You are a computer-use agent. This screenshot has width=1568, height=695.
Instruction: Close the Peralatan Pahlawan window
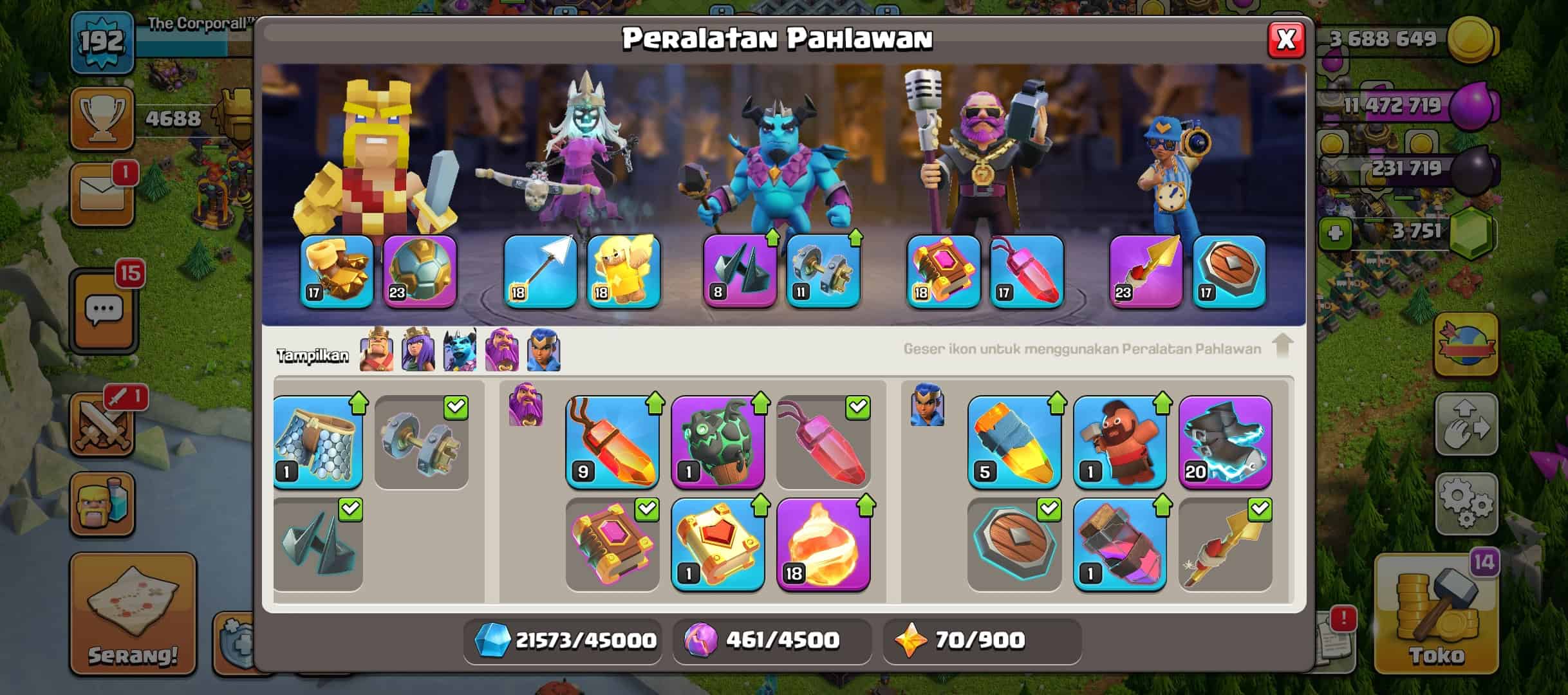1285,40
